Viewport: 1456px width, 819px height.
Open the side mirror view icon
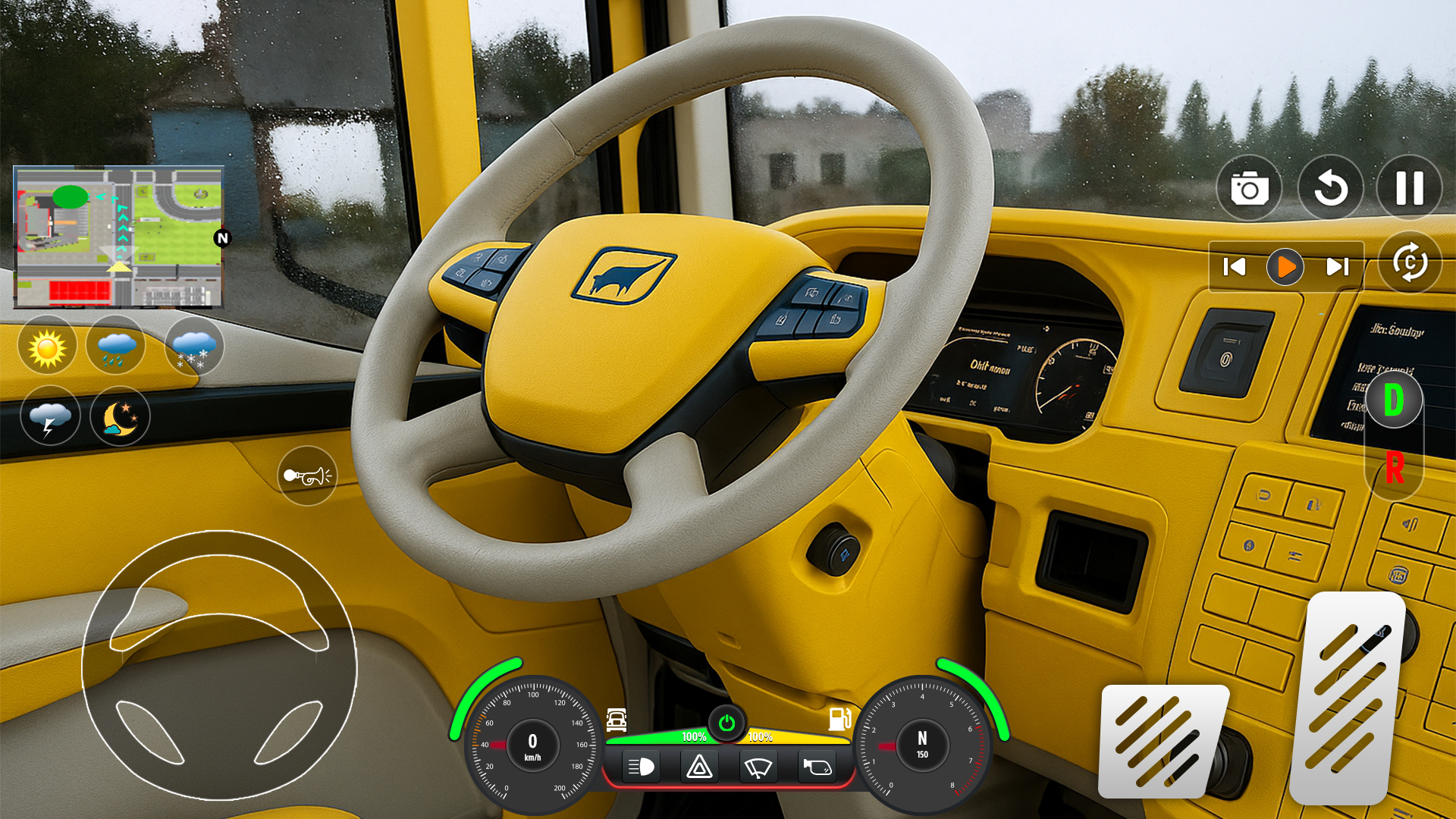[x=816, y=767]
